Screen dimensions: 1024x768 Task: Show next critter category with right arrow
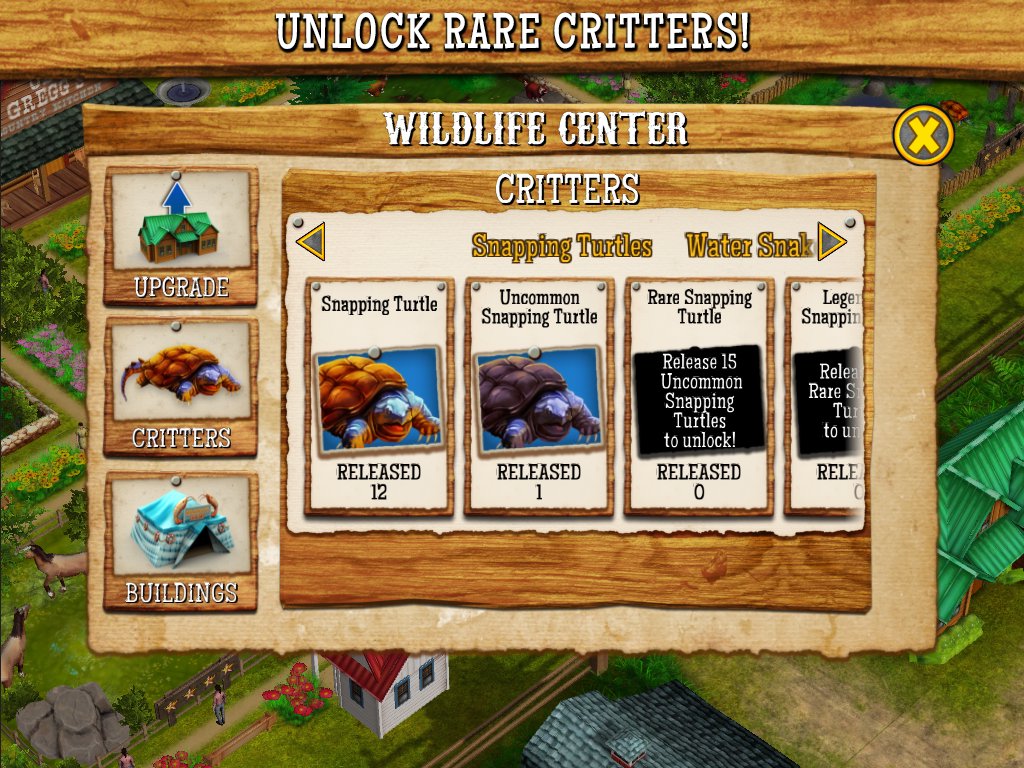(x=832, y=241)
